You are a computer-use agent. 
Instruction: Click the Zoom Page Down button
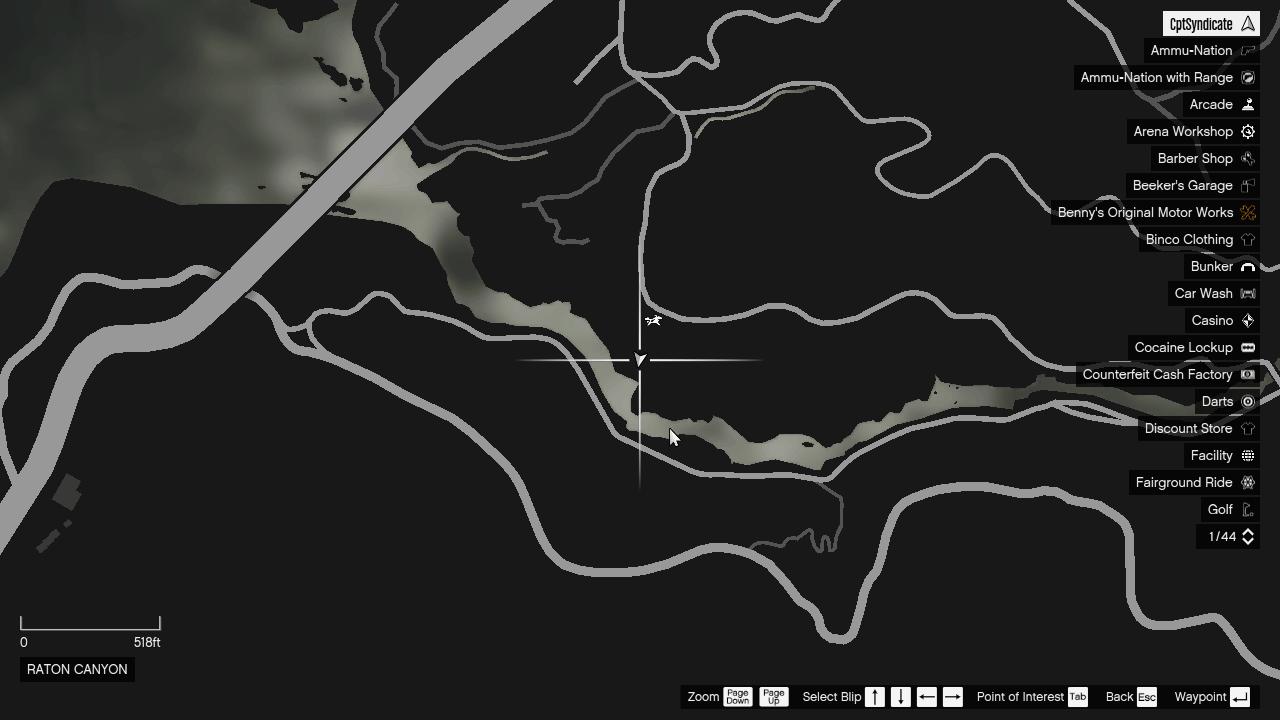[x=737, y=697]
